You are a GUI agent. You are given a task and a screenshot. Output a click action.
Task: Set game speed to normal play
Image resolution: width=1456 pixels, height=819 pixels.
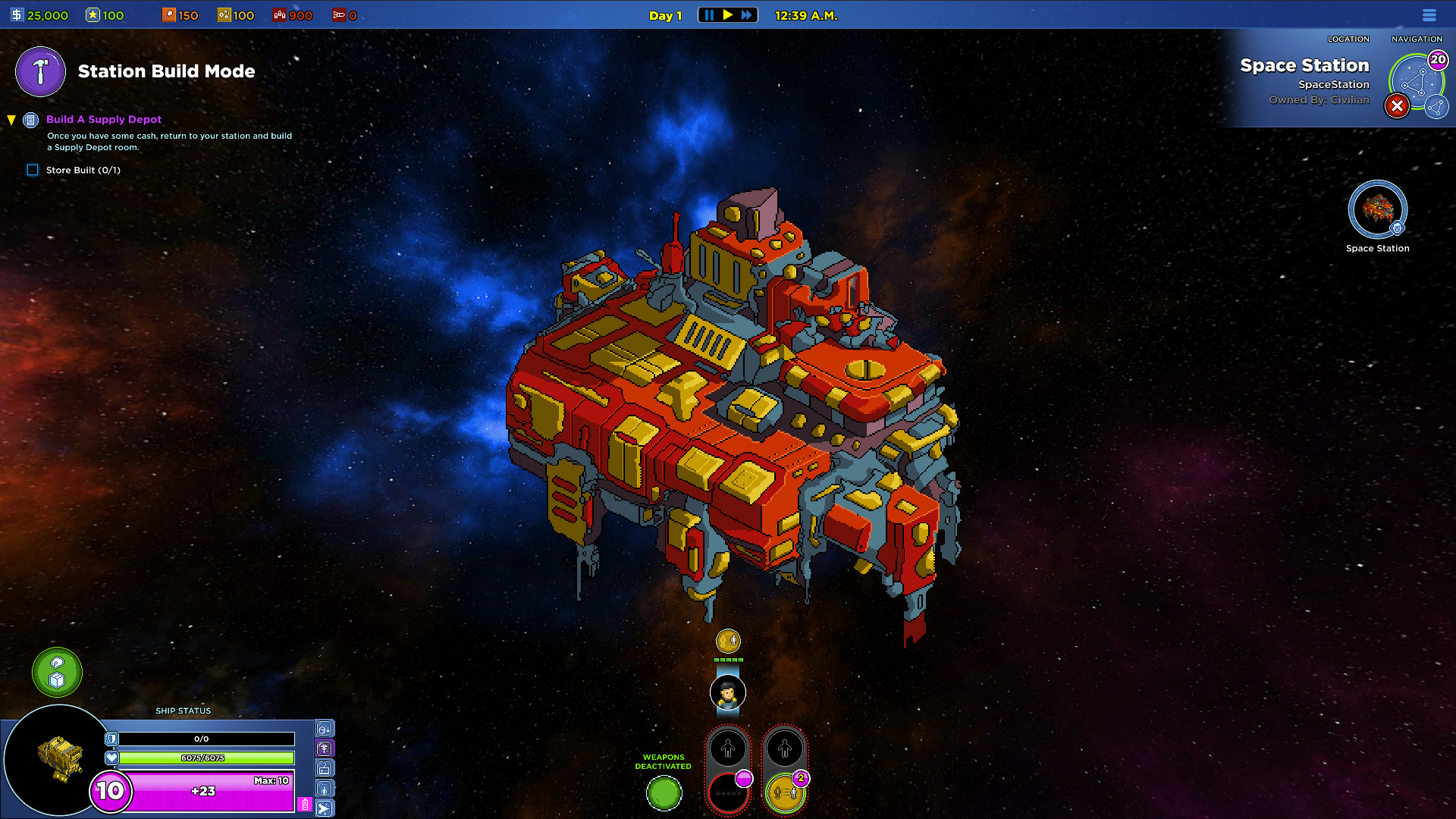click(728, 15)
